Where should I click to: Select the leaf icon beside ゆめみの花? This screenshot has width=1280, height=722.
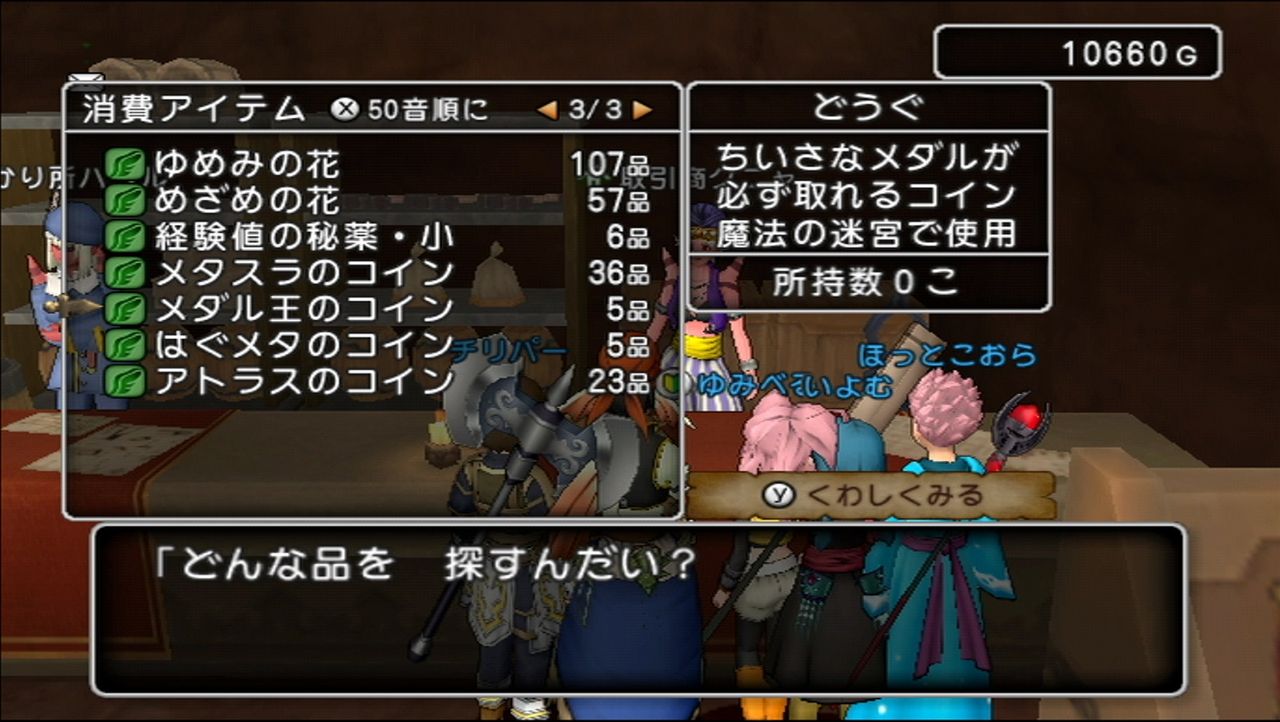127,166
